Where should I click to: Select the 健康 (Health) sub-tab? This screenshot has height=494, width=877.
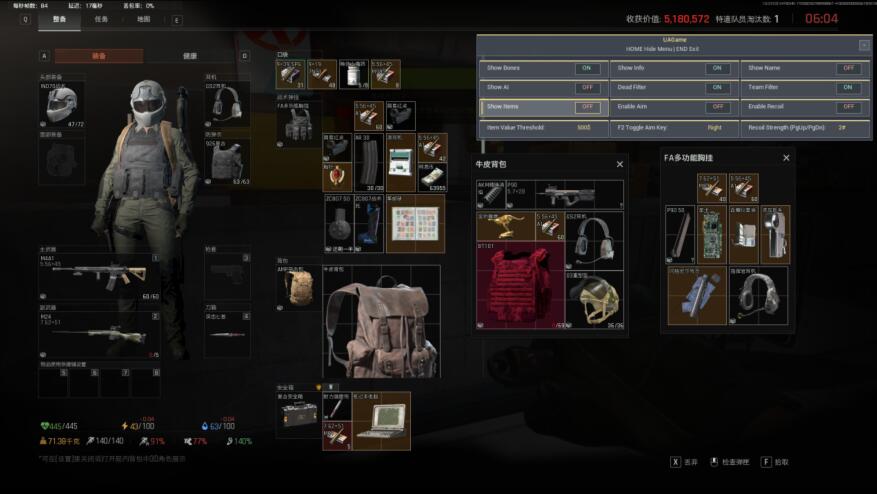pyautogui.click(x=190, y=56)
